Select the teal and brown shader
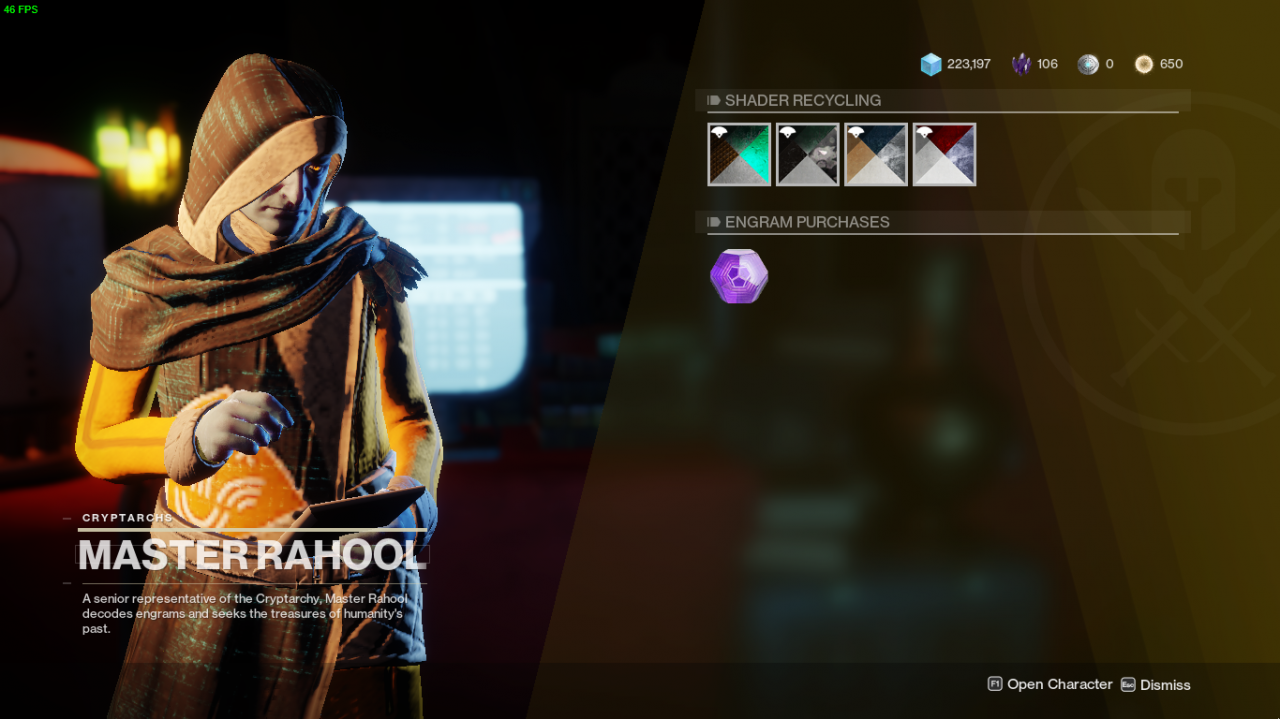 pyautogui.click(x=739, y=154)
